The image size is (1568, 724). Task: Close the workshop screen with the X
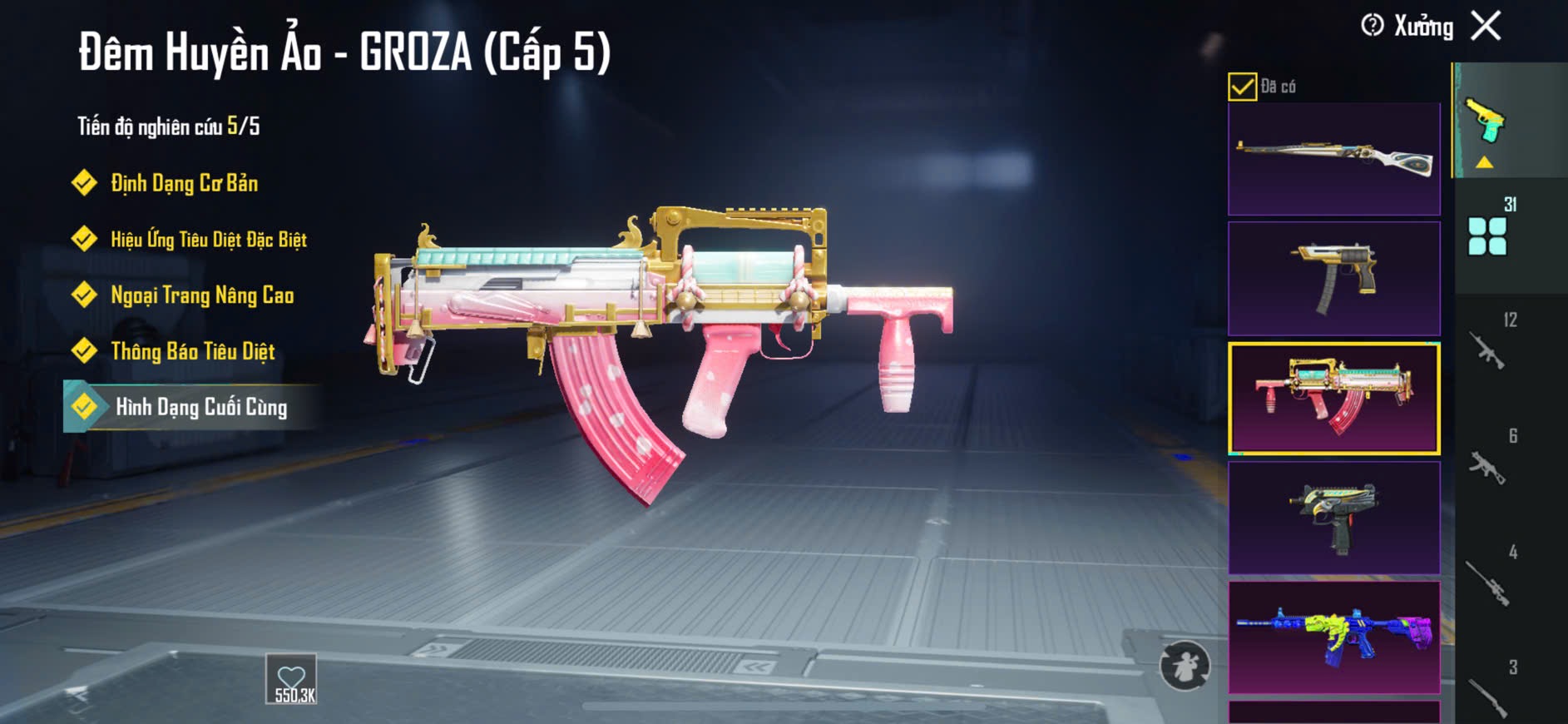click(x=1486, y=26)
